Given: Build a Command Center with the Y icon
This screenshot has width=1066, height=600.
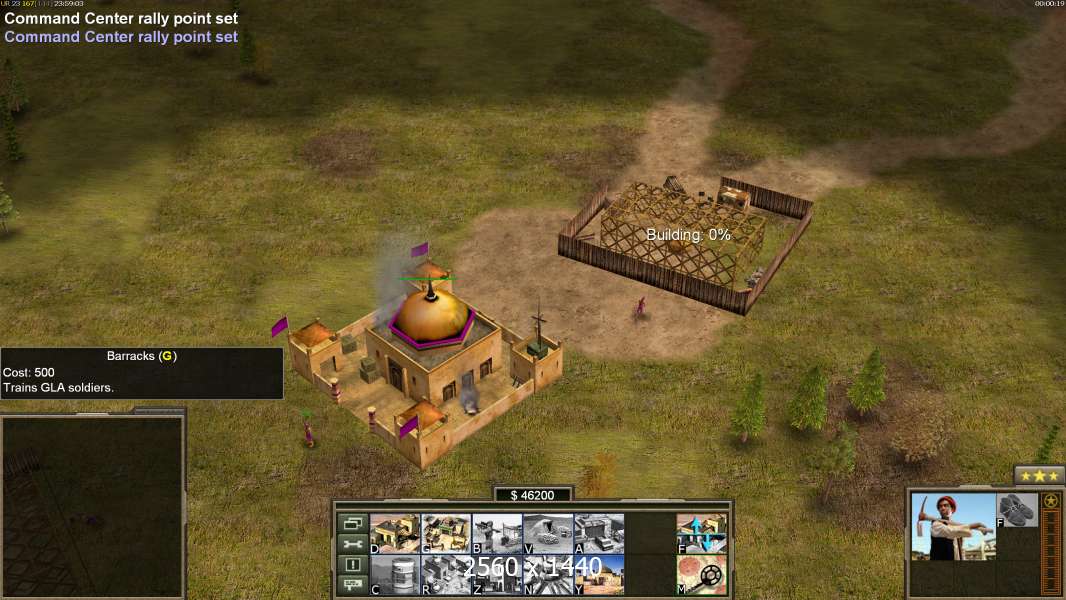Looking at the screenshot, I should (x=599, y=575).
